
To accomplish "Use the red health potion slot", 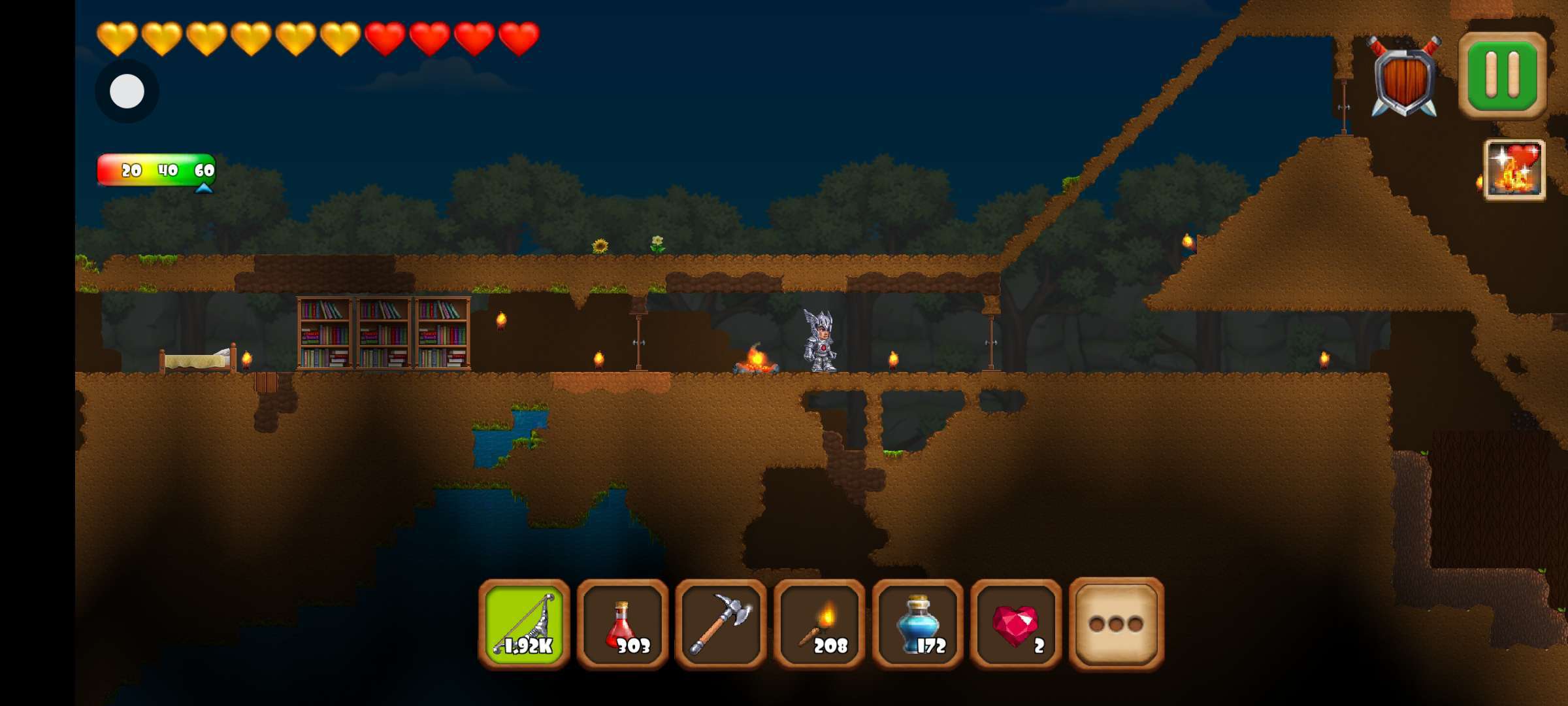I will [x=623, y=625].
